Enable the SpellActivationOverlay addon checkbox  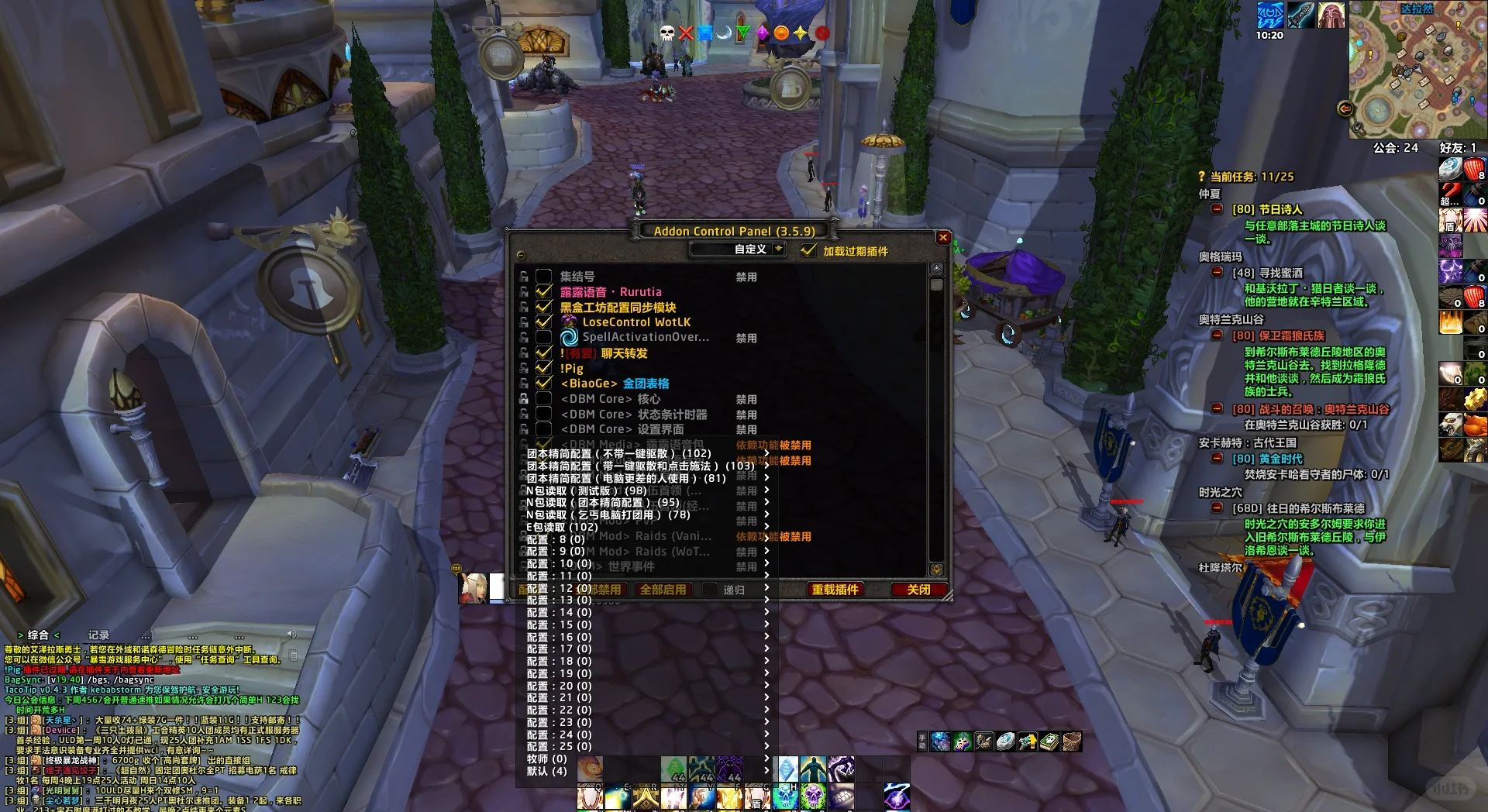click(x=544, y=338)
